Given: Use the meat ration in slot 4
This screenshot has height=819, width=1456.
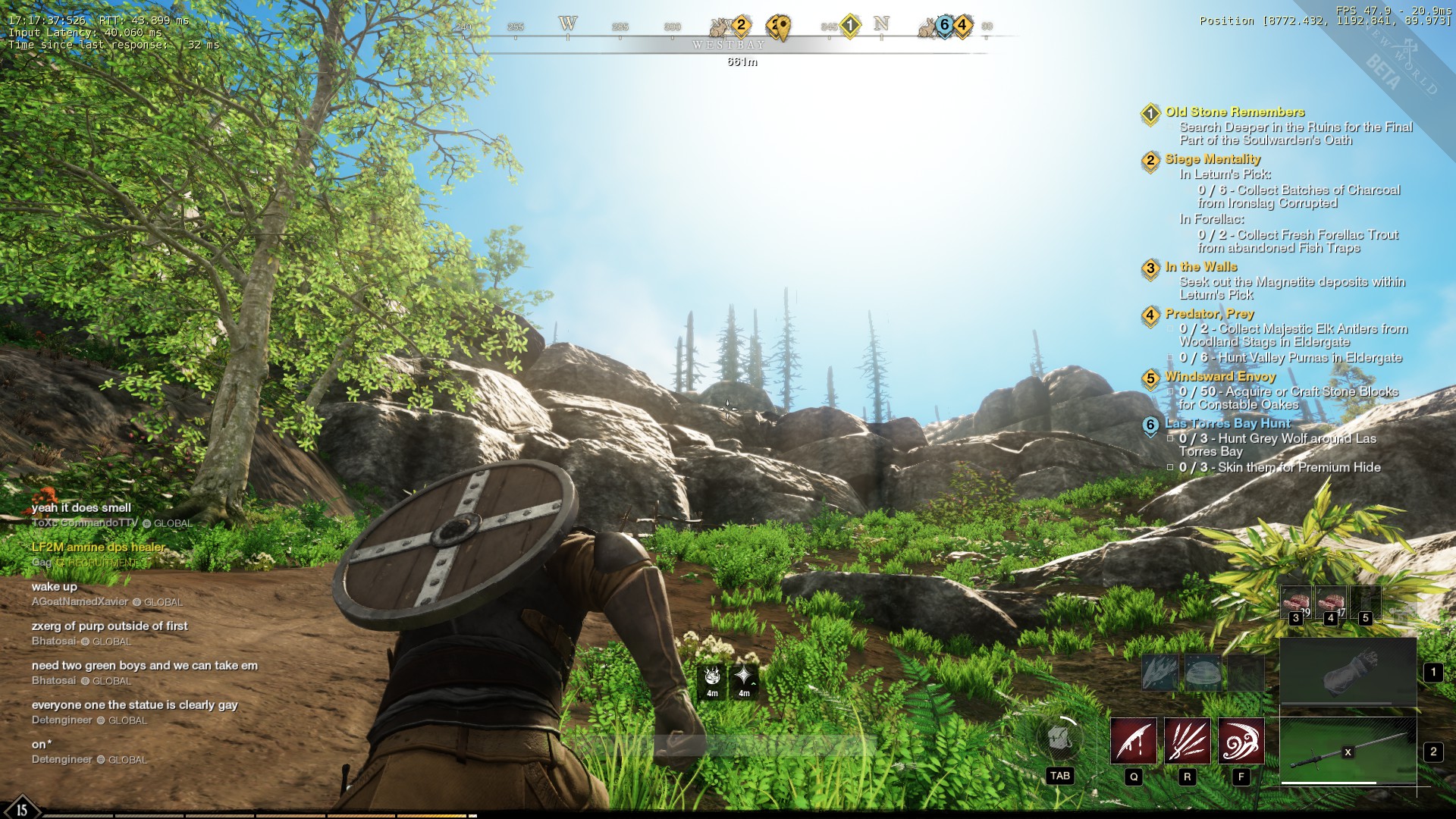Looking at the screenshot, I should [x=1330, y=602].
